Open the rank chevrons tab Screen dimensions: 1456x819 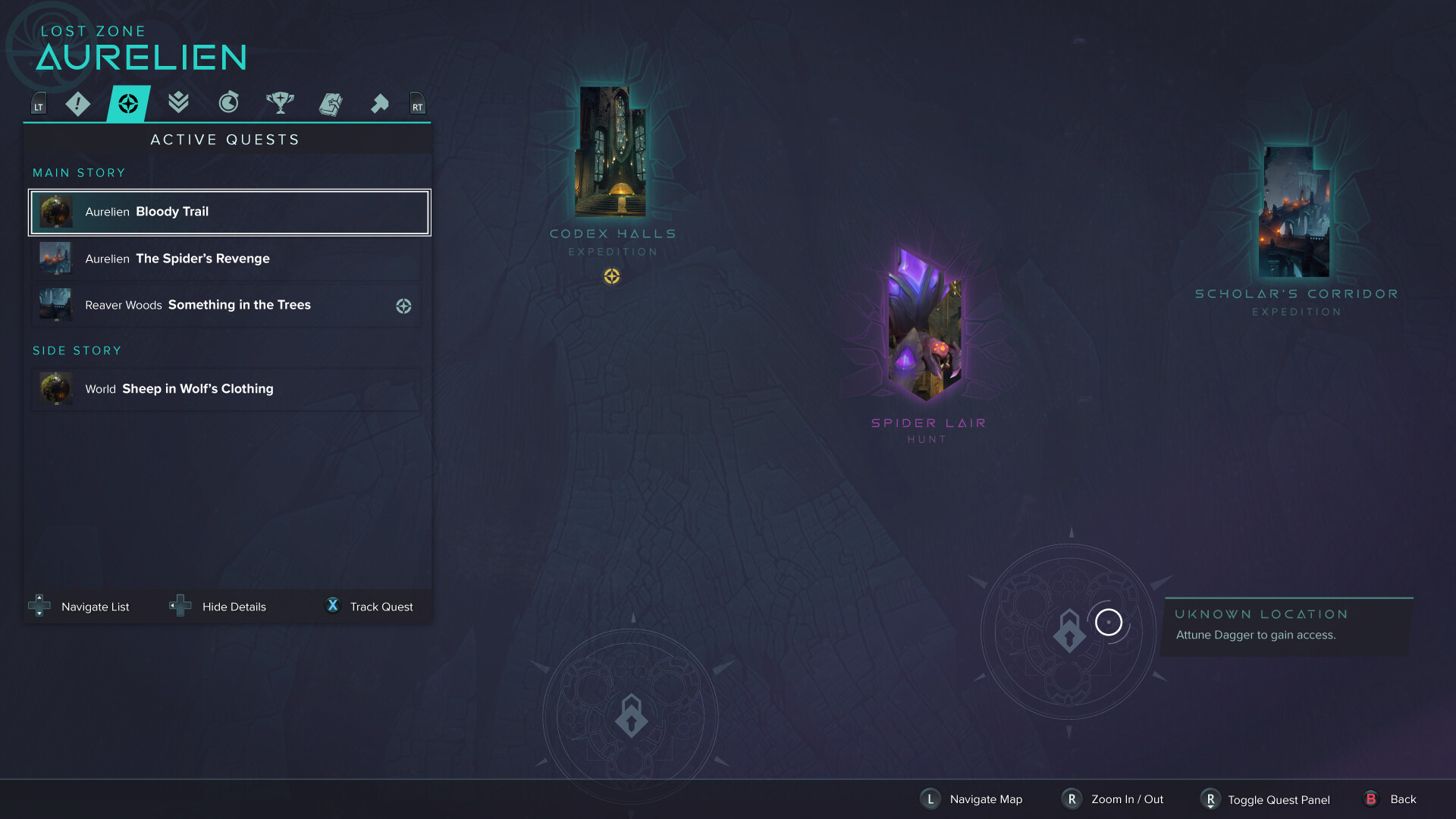click(x=178, y=104)
